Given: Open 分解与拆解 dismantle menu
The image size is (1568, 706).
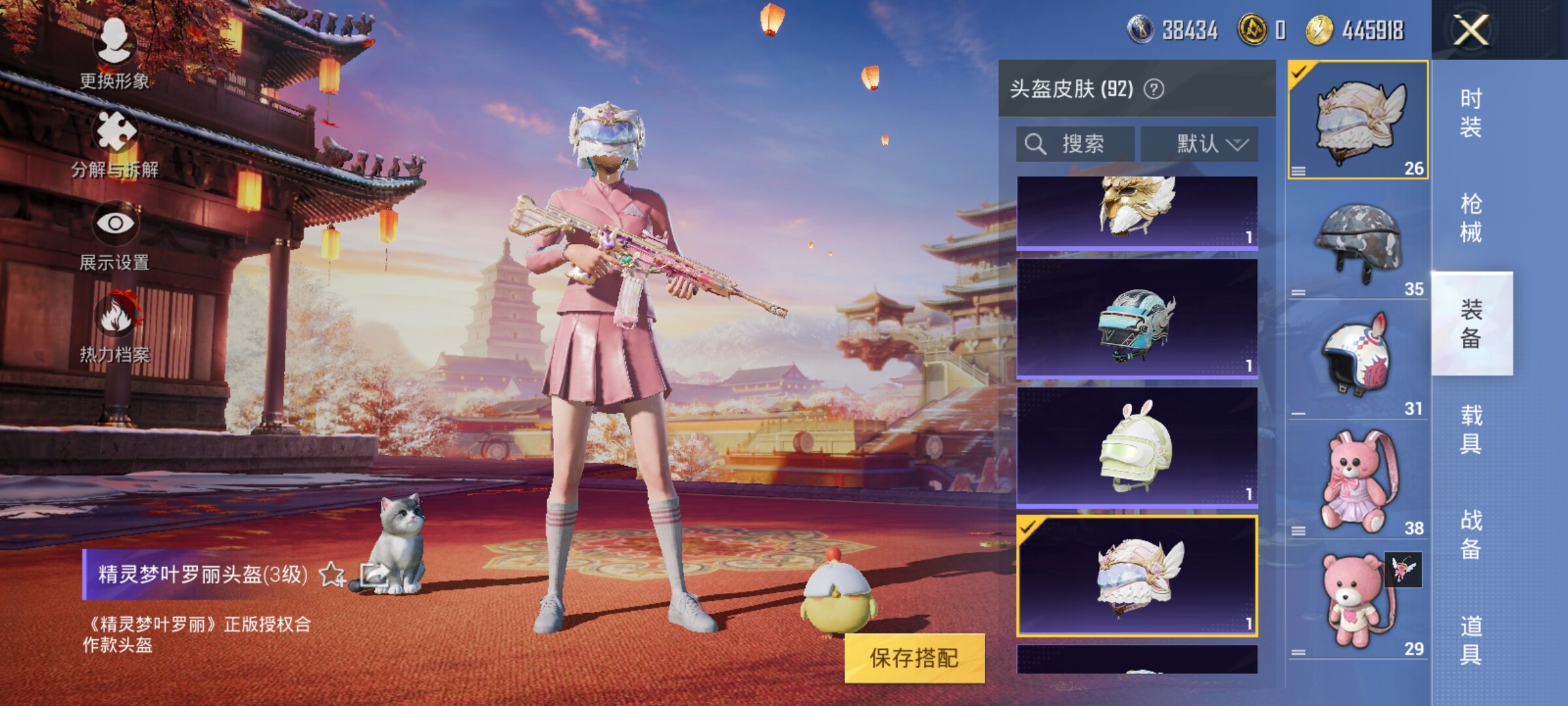Looking at the screenshot, I should pos(115,144).
